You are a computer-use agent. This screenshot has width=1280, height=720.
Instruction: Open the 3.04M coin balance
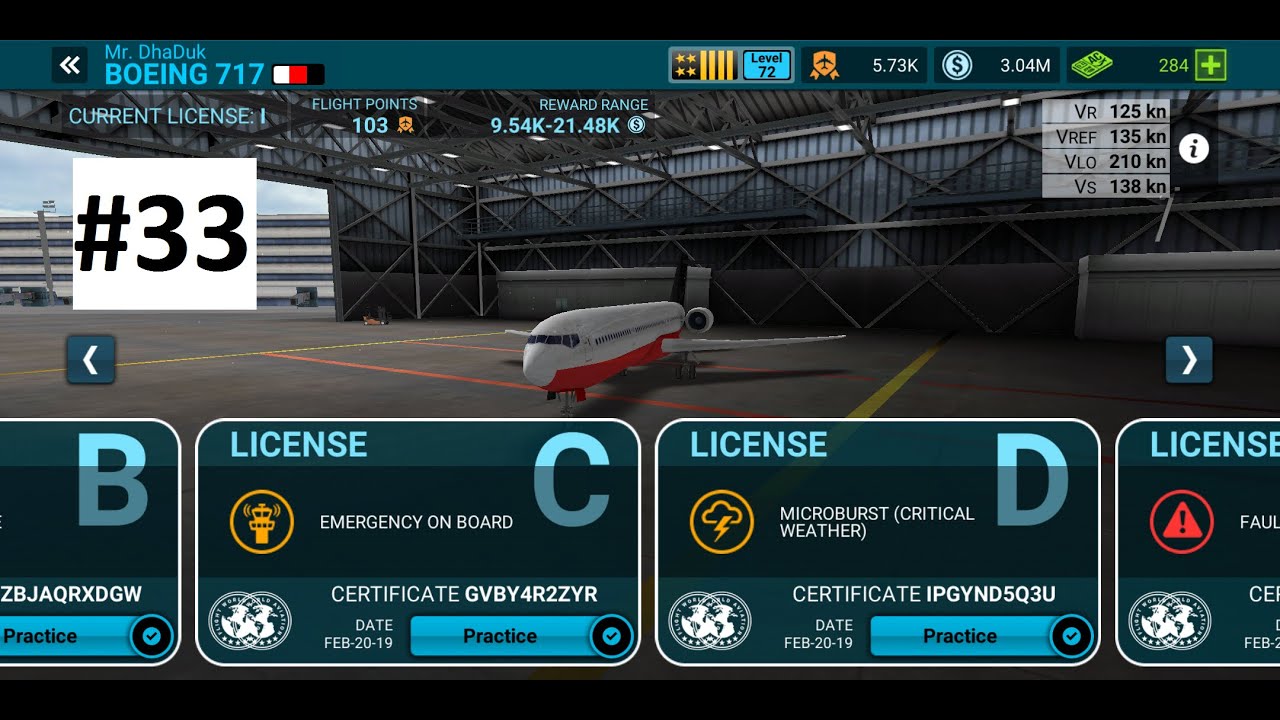[997, 66]
